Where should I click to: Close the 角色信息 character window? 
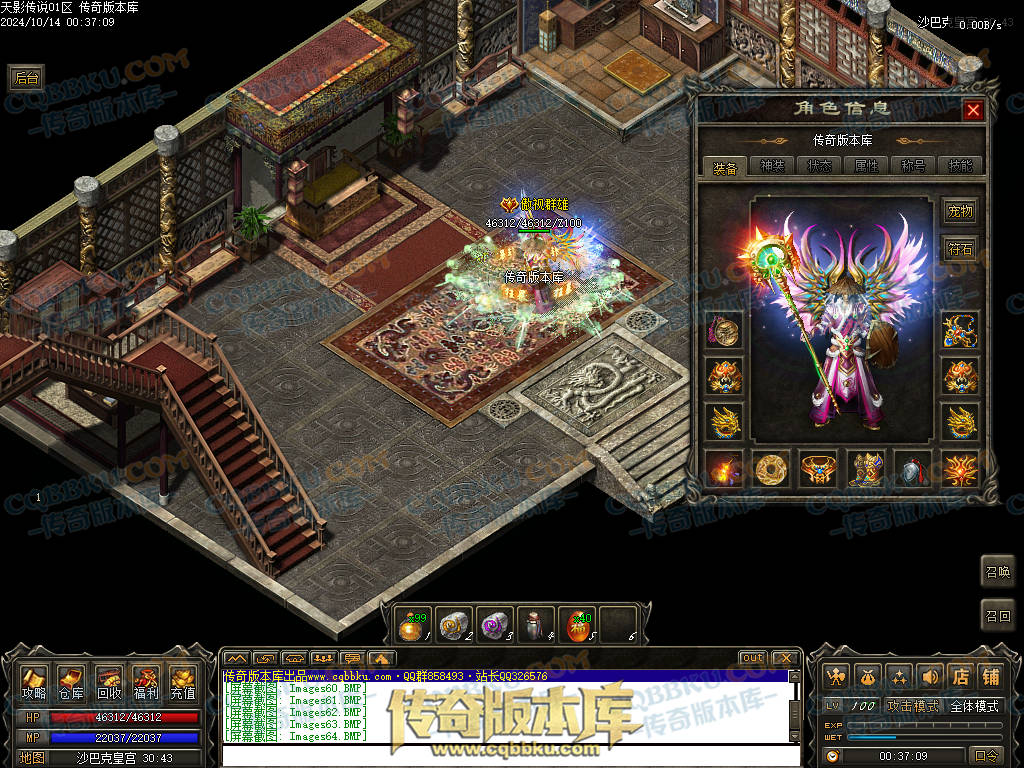point(972,110)
